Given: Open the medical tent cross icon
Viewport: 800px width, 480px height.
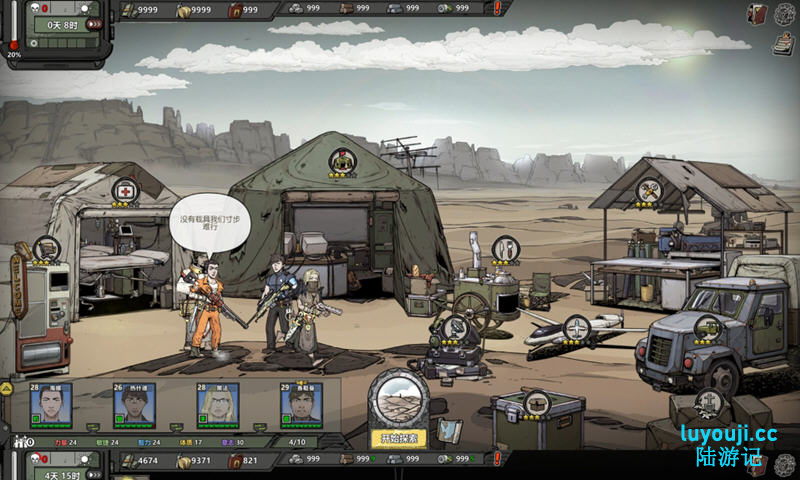Looking at the screenshot, I should pos(125,190).
